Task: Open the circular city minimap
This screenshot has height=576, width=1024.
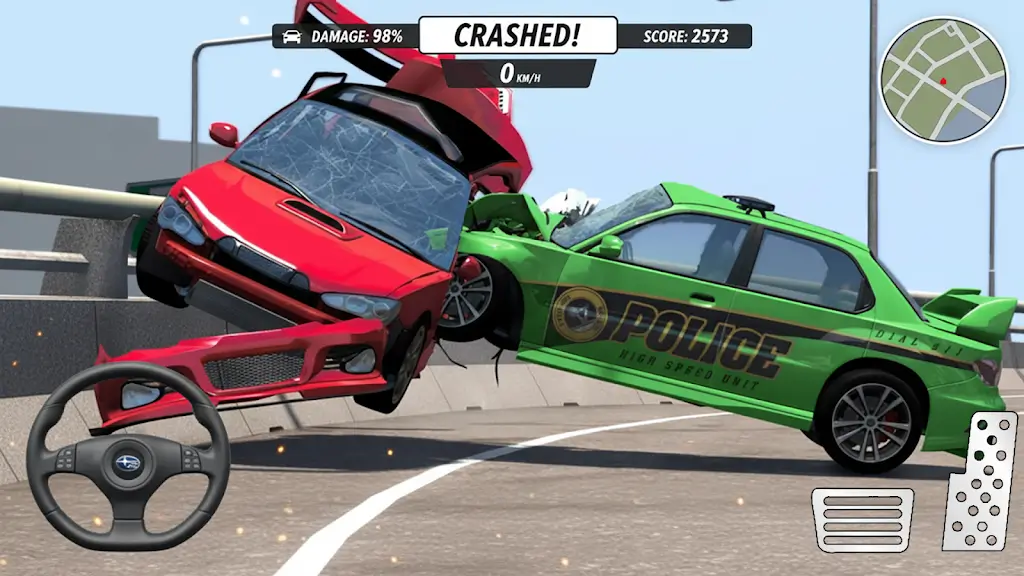Action: pos(942,80)
